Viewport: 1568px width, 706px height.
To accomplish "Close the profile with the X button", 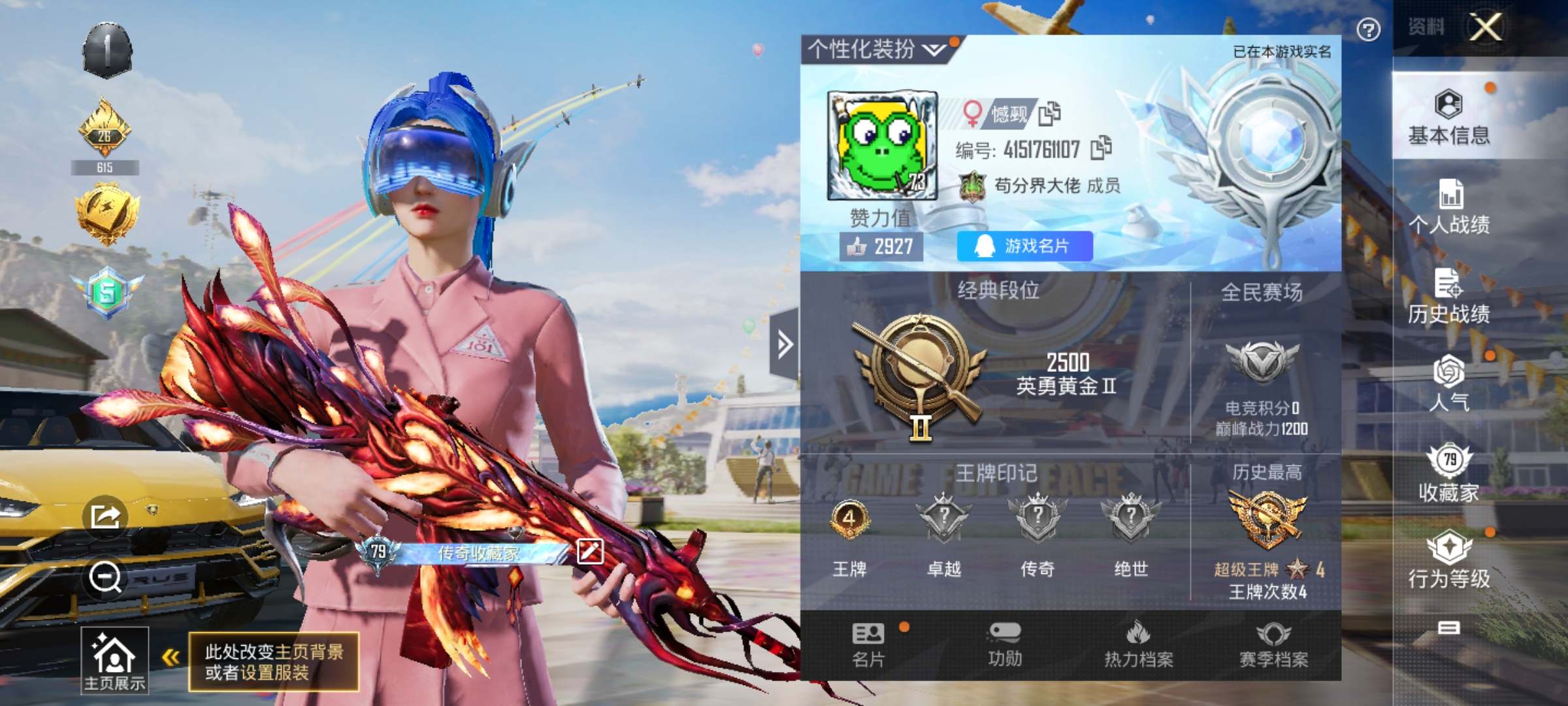I will coord(1486,27).
